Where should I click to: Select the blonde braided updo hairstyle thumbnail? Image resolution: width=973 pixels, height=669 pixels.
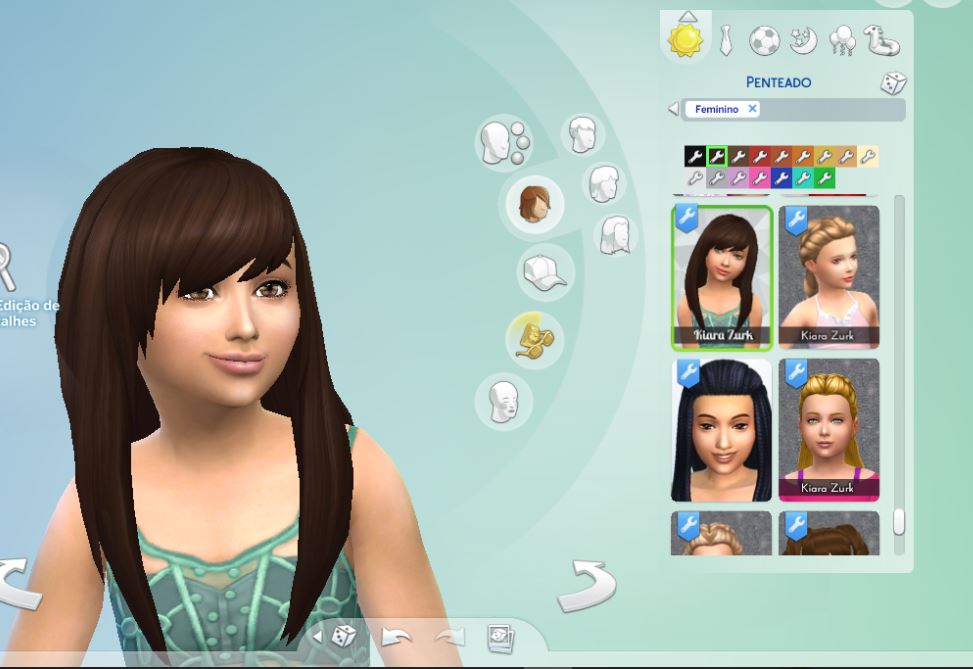829,275
